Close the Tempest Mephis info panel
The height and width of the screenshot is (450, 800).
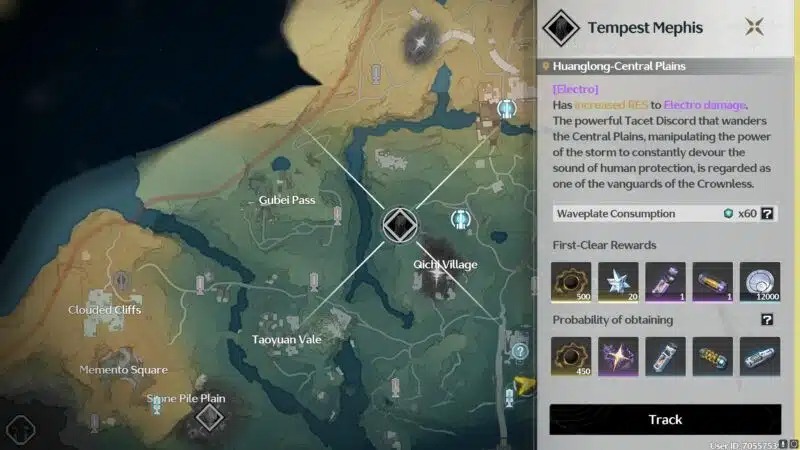pos(755,26)
